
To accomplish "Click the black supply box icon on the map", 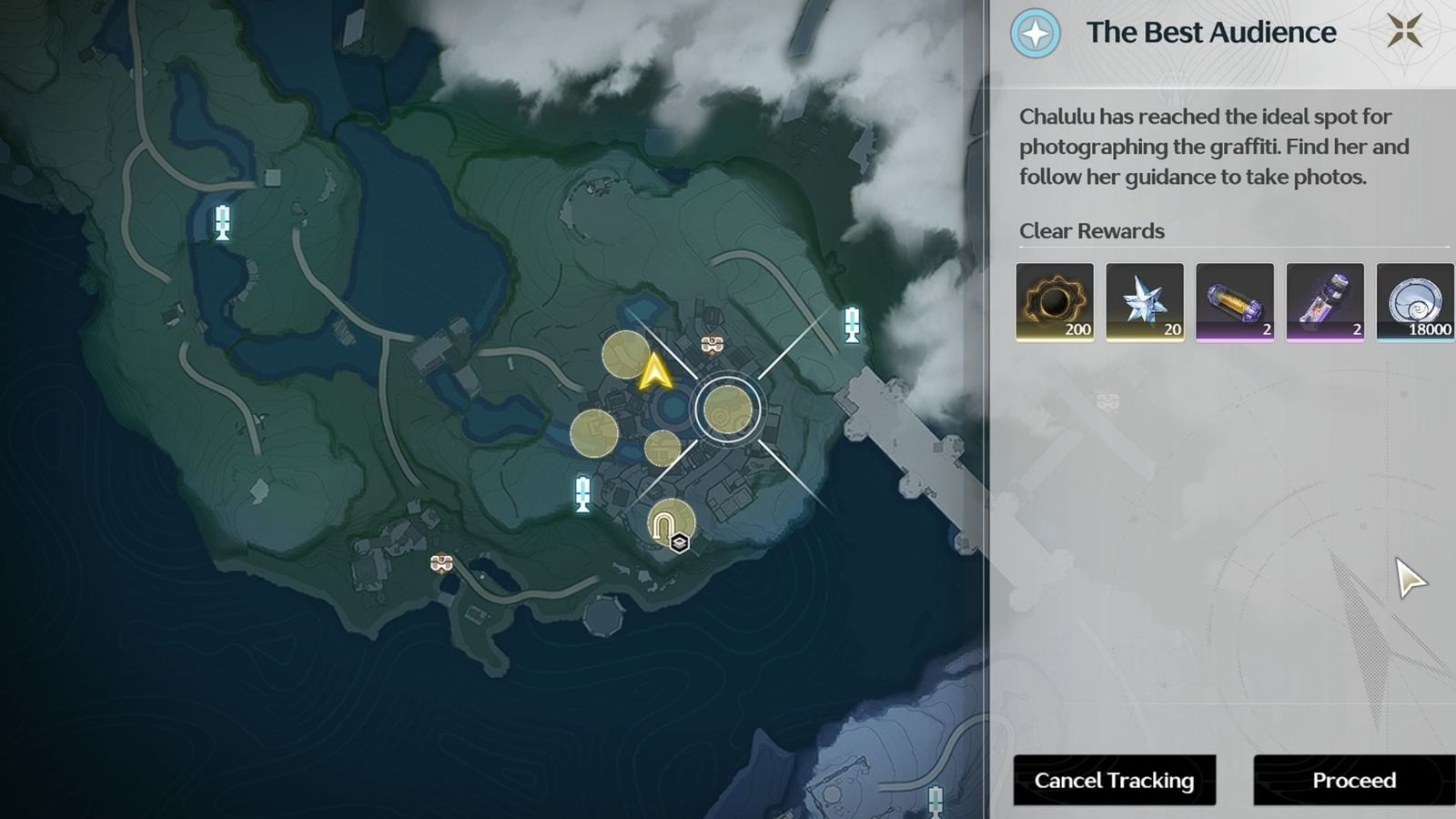I will point(682,539).
